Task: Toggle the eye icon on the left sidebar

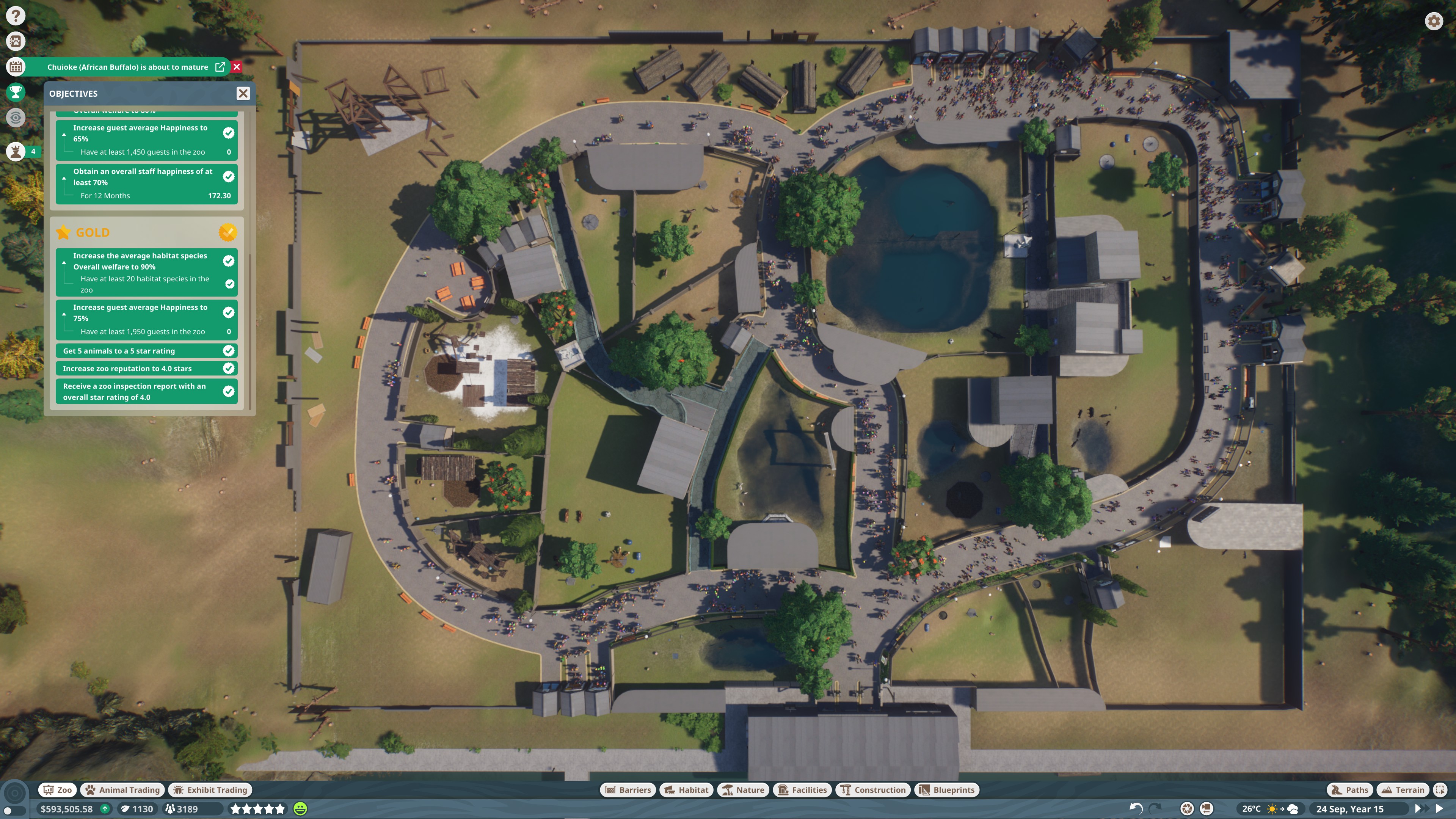Action: point(15,118)
